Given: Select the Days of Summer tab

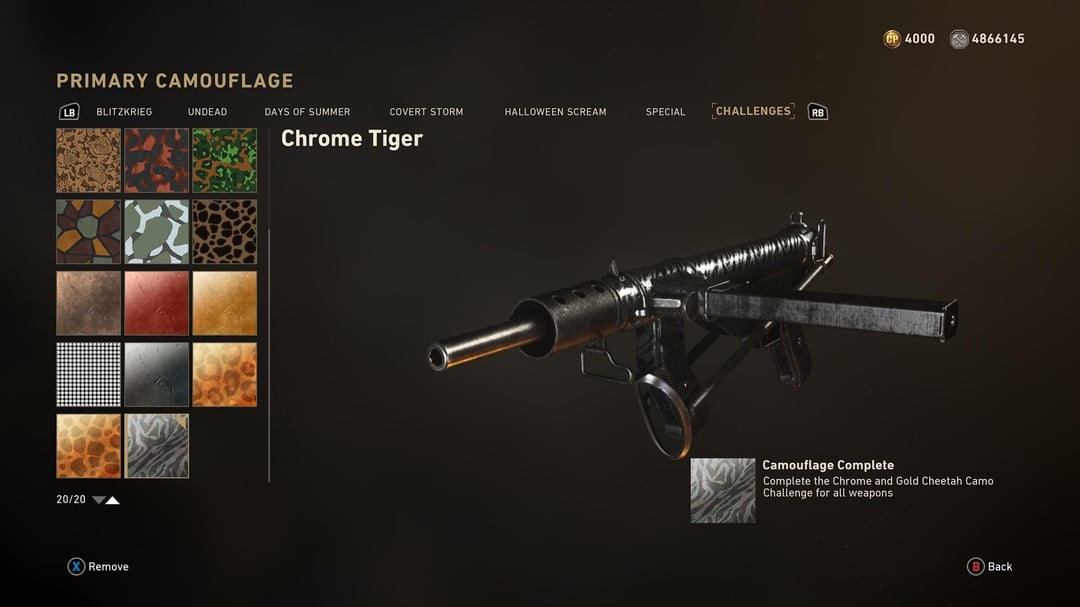Looking at the screenshot, I should click(307, 112).
